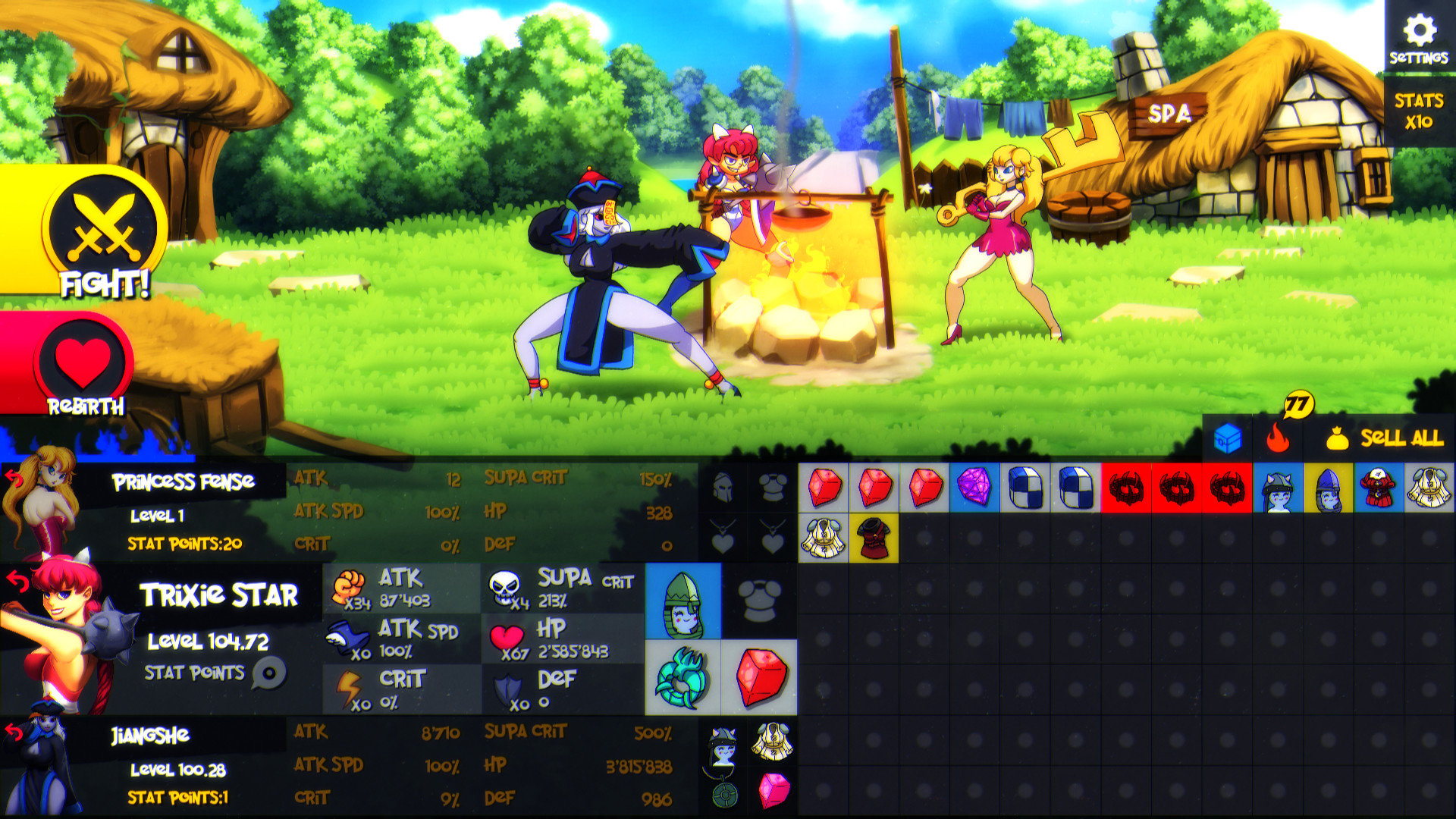Screen dimensions: 1456x819
Task: Click Trixie Star's equipped scarab necklace
Action: [x=681, y=679]
